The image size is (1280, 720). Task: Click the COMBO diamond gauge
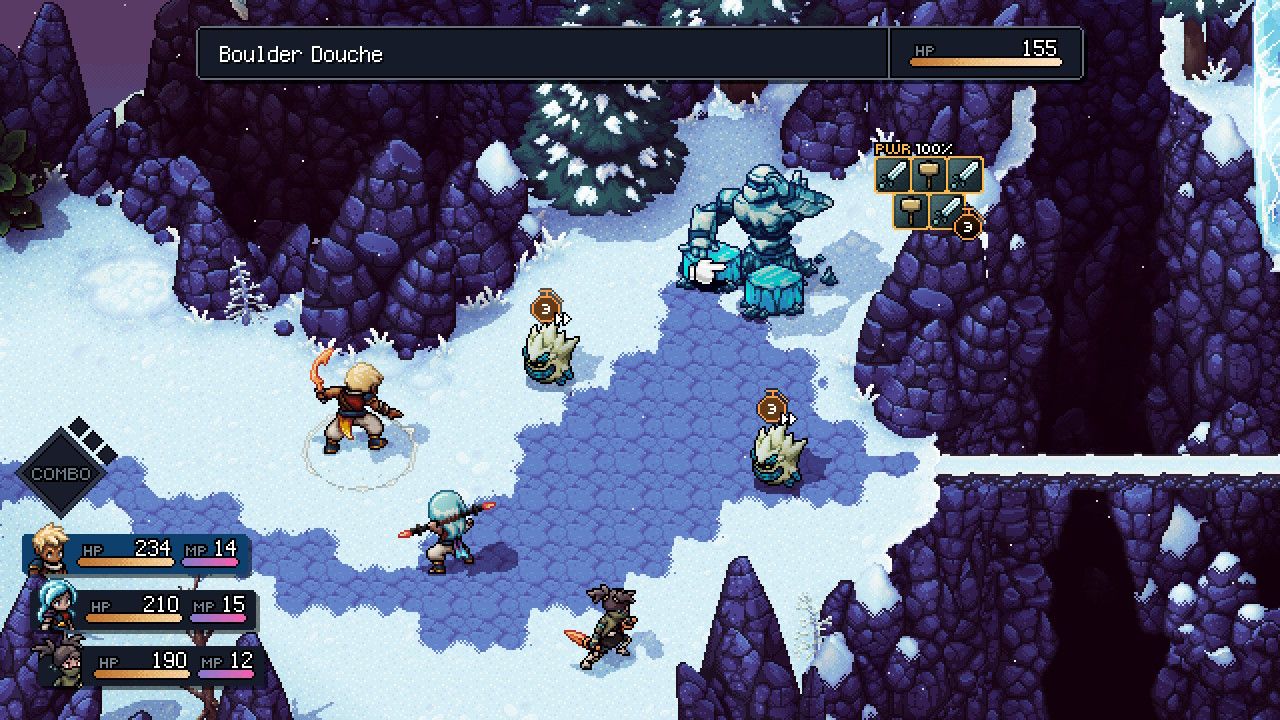[62, 473]
